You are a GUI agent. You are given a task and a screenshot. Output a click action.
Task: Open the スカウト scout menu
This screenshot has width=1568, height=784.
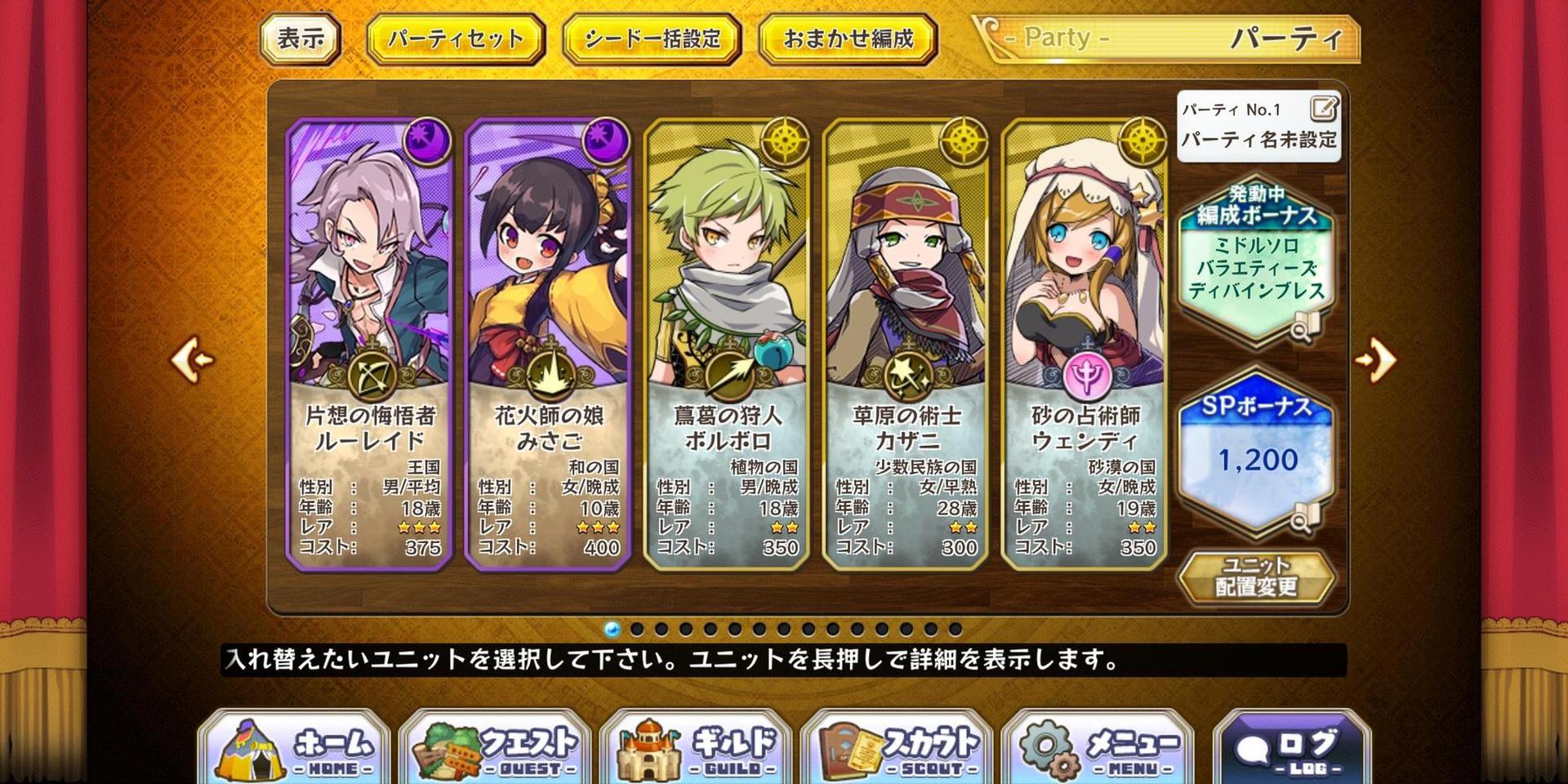tap(897, 749)
